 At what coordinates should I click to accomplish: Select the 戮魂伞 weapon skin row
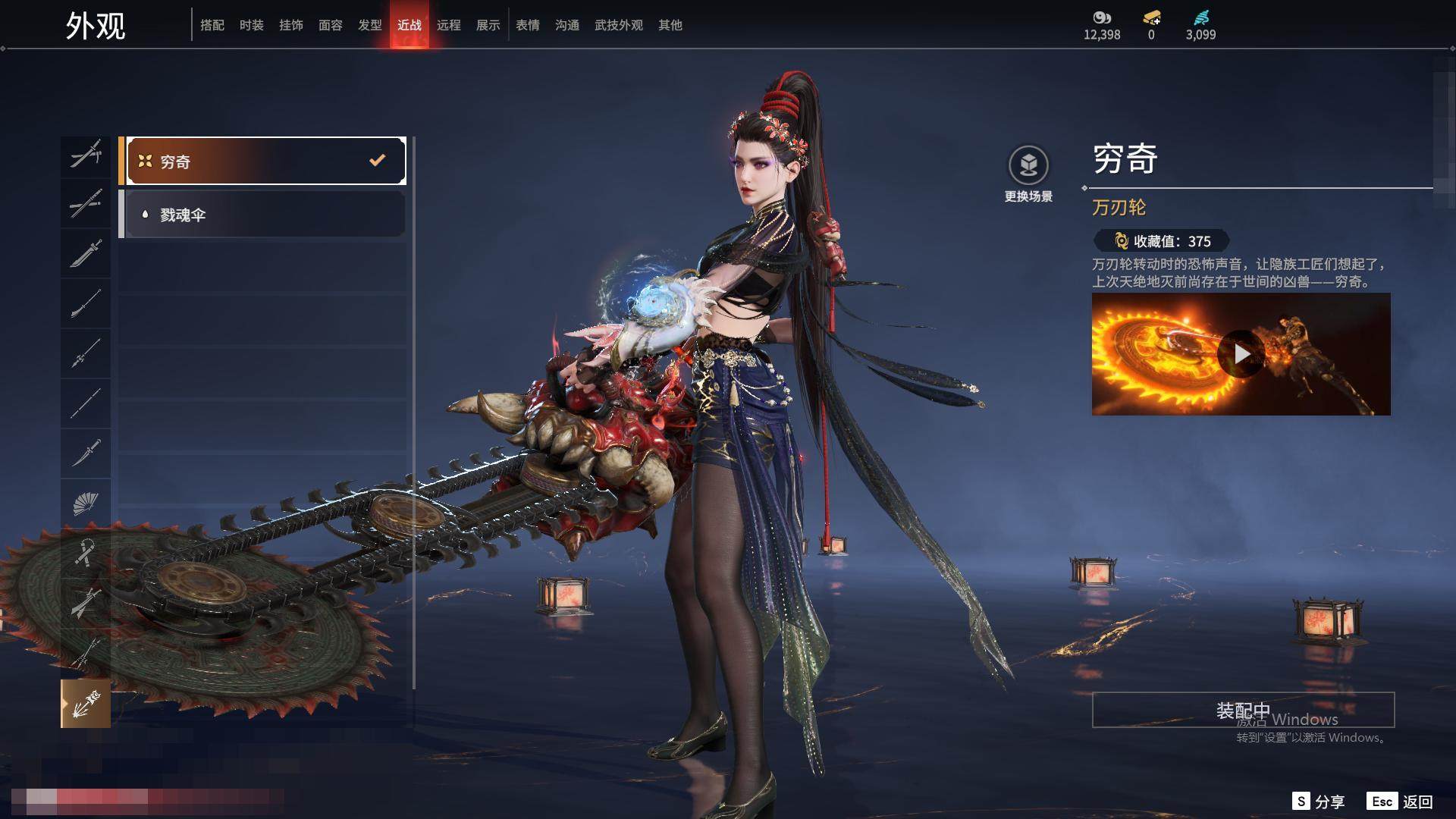pos(262,215)
